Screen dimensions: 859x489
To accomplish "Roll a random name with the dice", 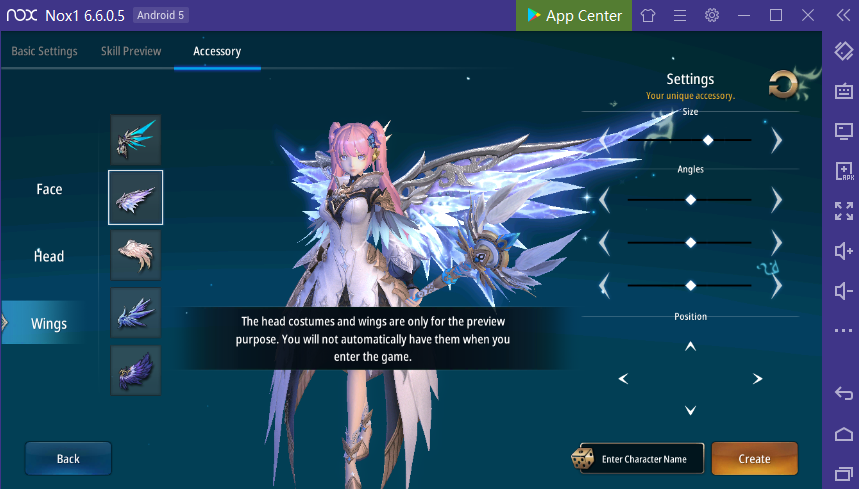I will click(581, 459).
